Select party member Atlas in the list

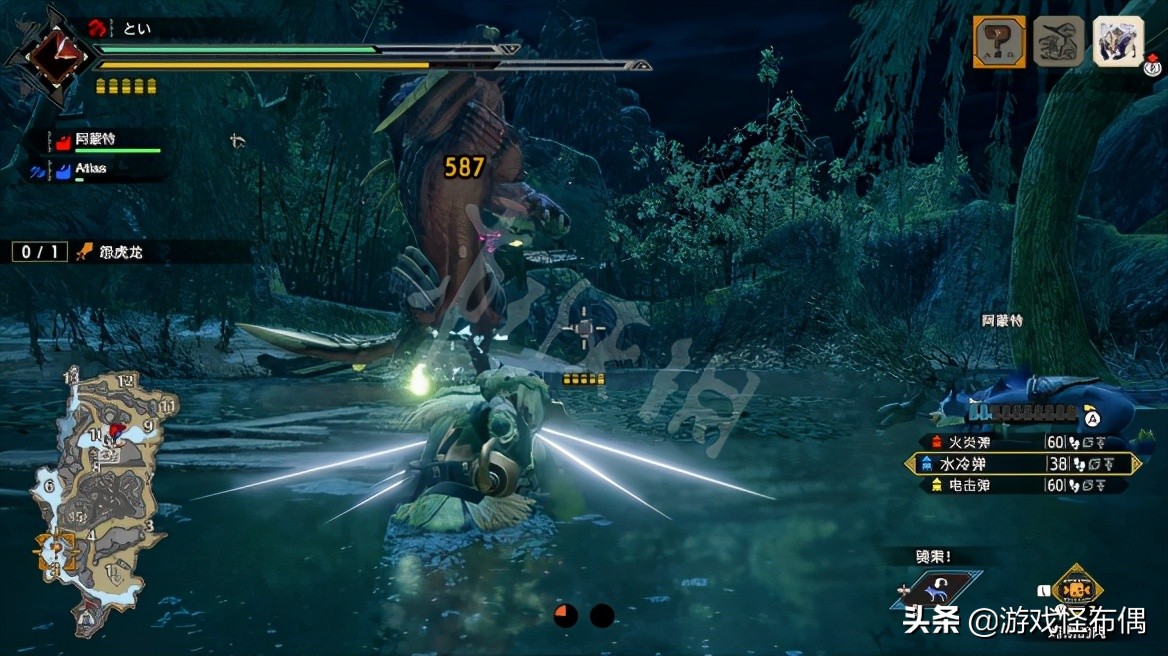(90, 169)
